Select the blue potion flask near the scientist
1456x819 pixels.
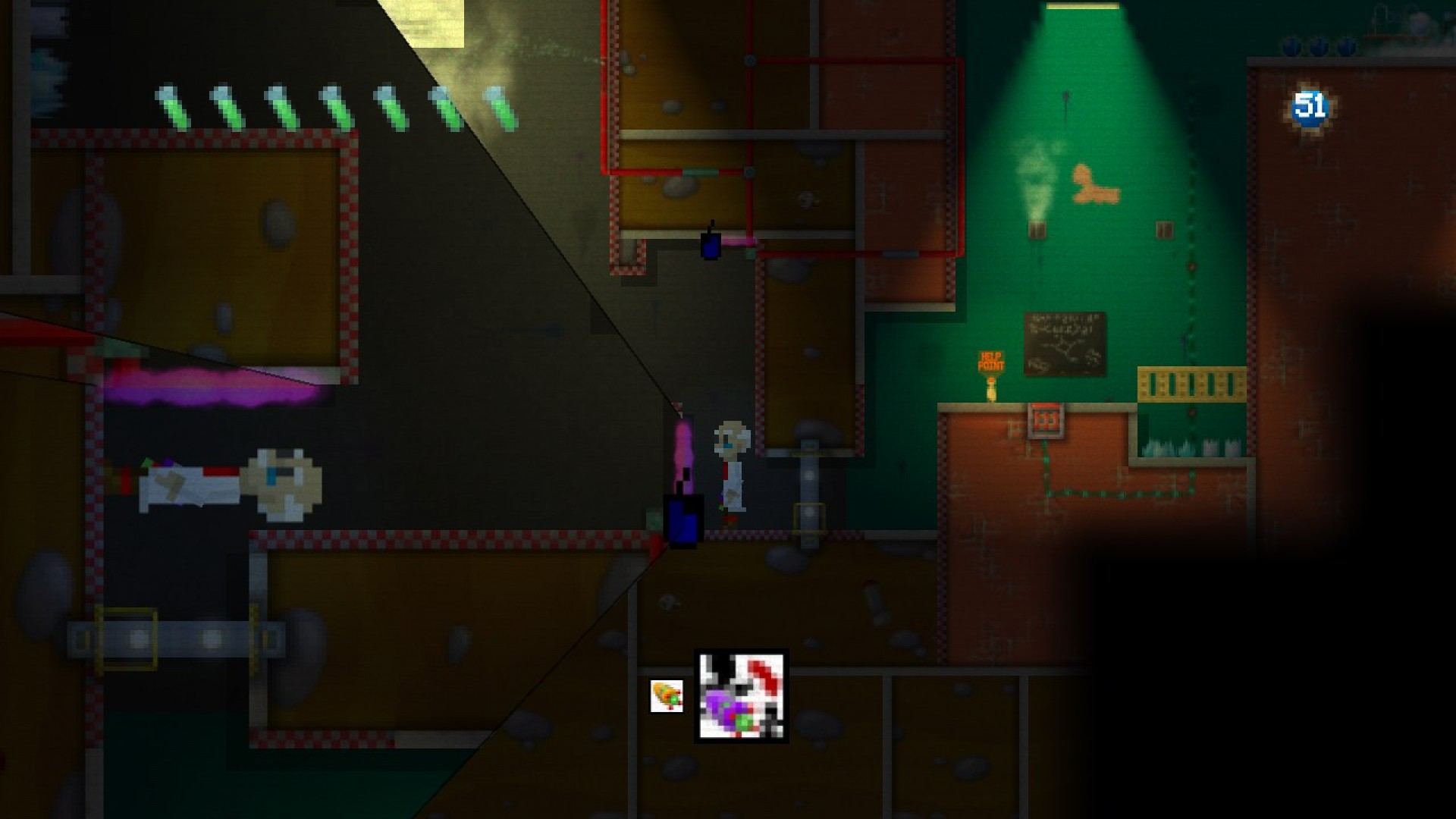tap(681, 522)
